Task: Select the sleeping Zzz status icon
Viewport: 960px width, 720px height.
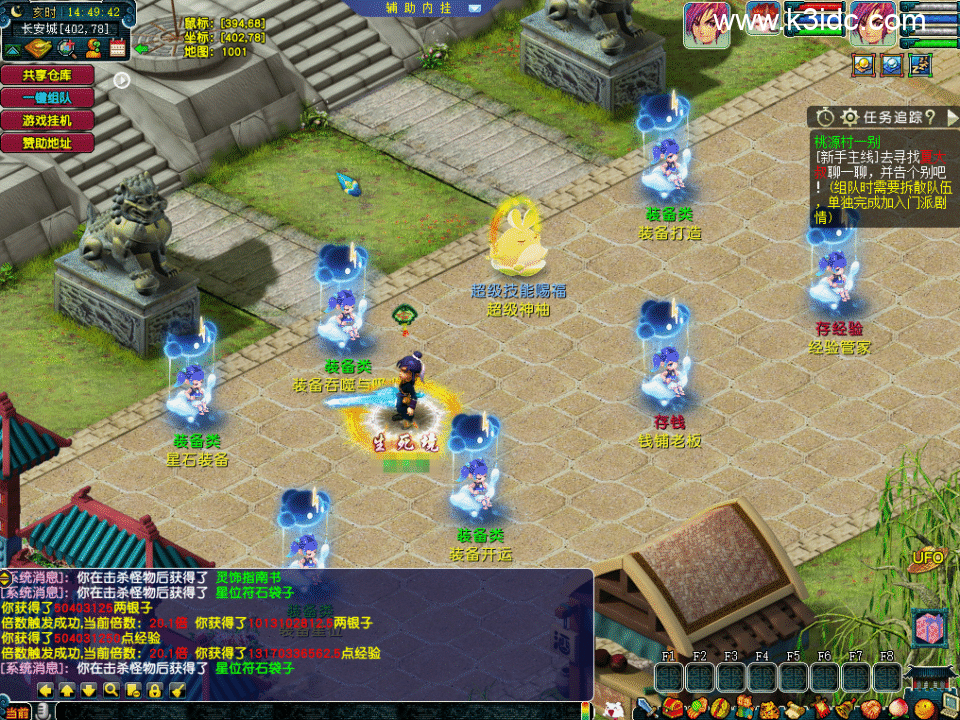Action: click(x=921, y=66)
